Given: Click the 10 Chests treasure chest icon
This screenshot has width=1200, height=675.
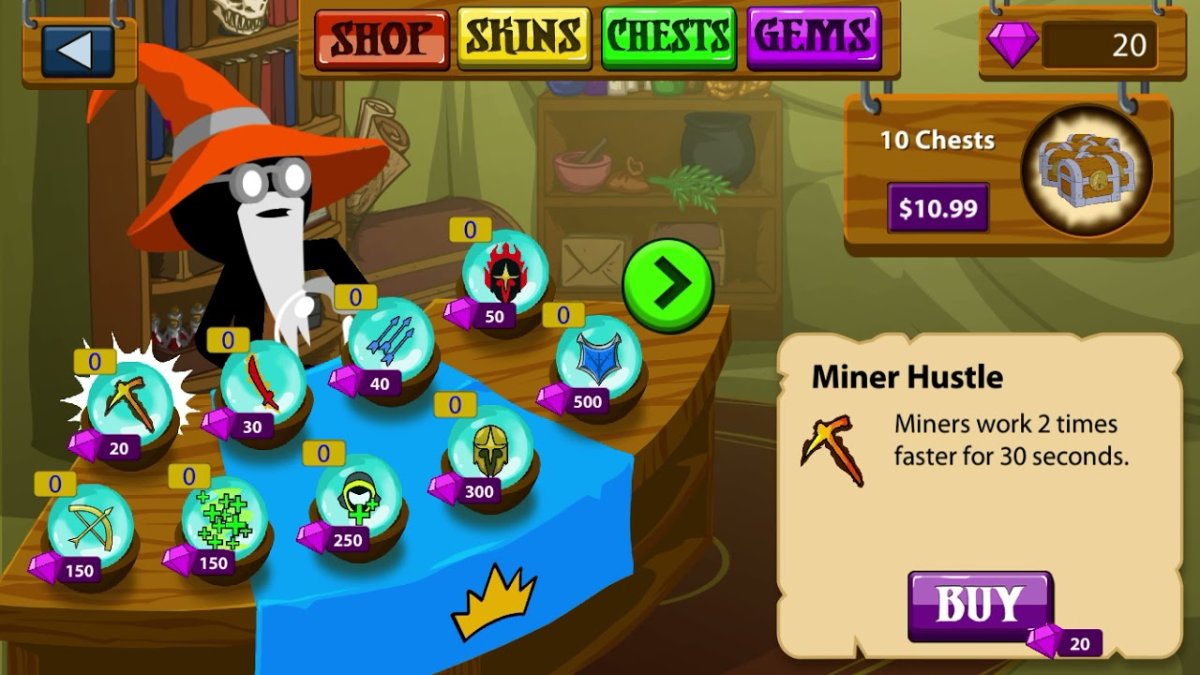Looking at the screenshot, I should 1087,167.
